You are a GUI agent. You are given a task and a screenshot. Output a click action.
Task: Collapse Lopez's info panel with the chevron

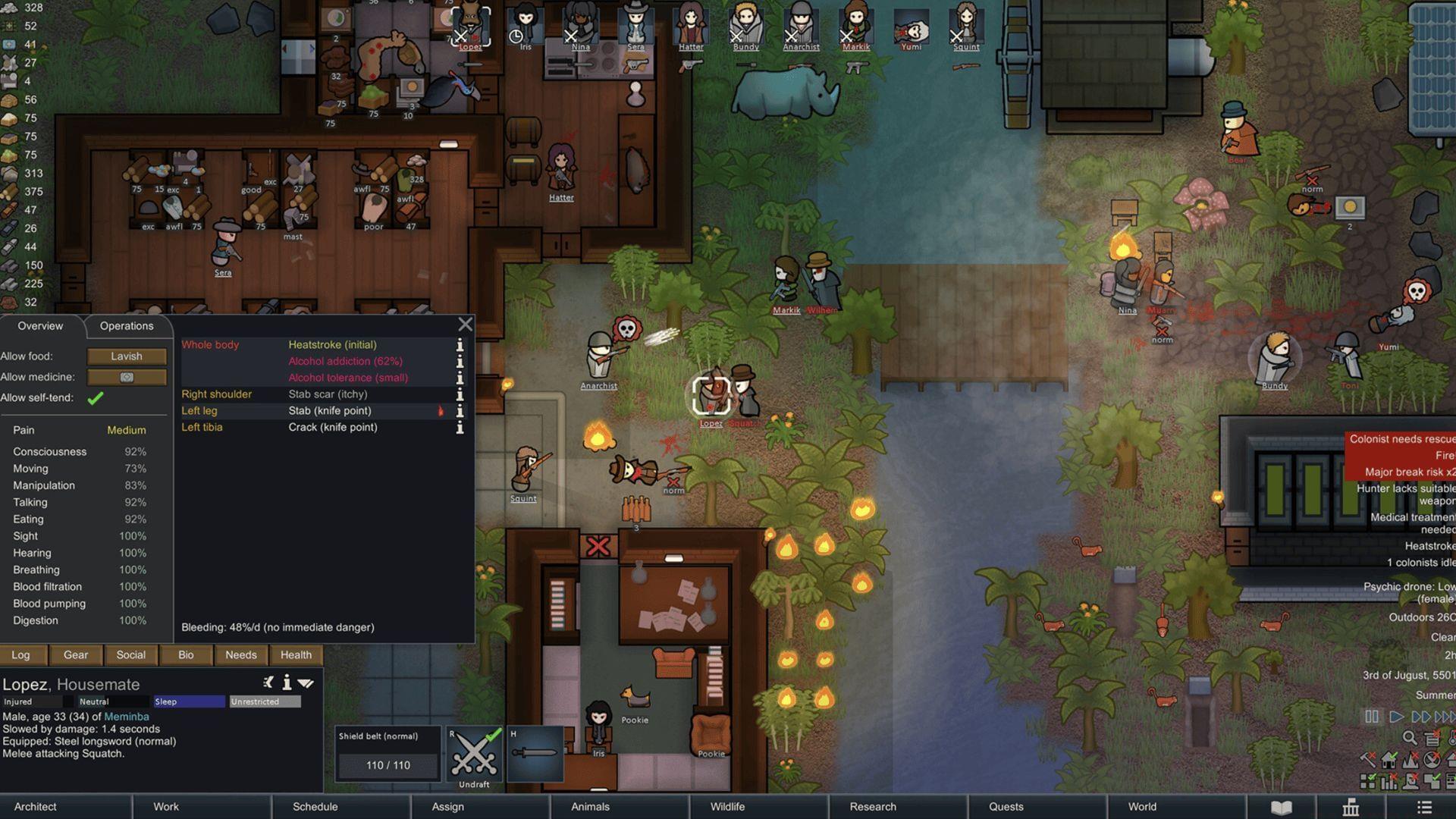[x=306, y=682]
